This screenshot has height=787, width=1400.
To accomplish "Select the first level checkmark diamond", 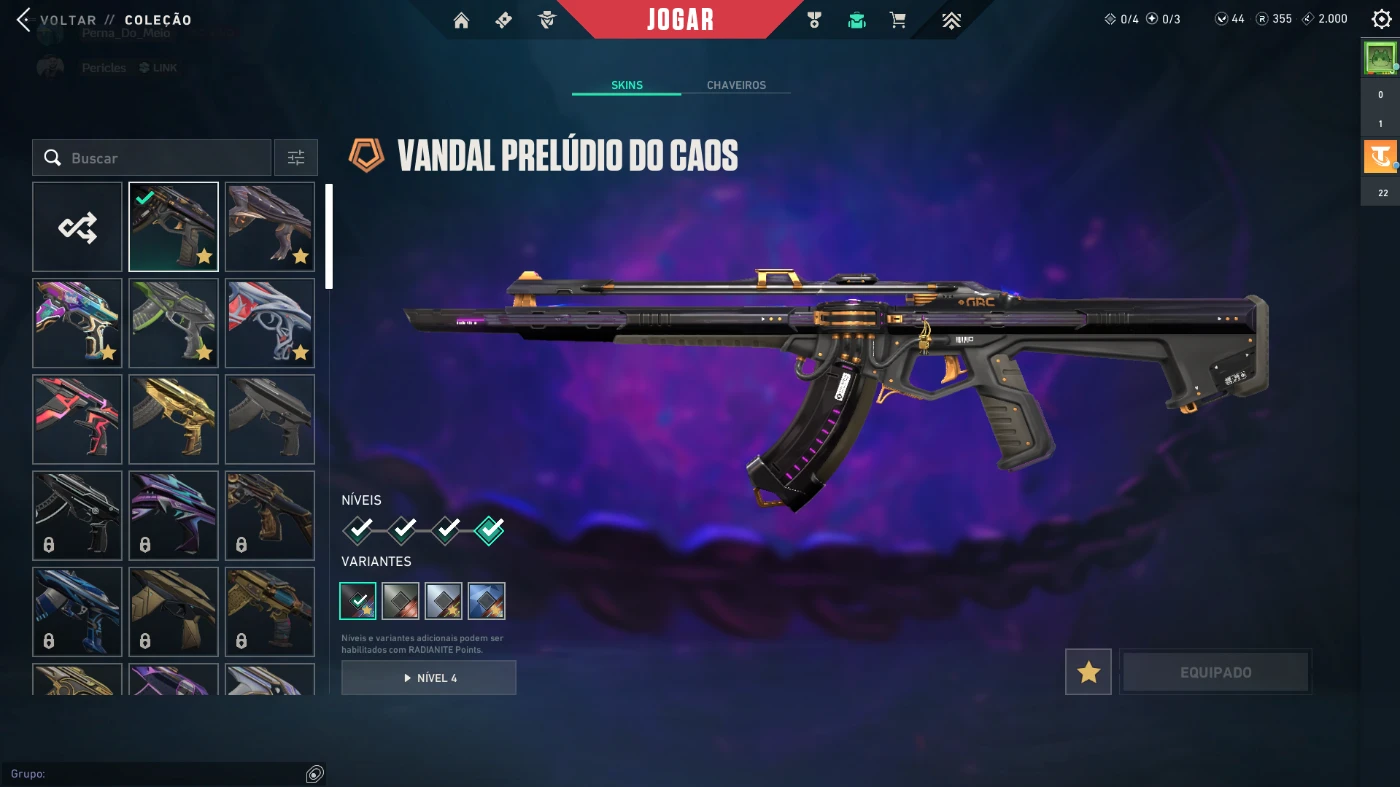I will coord(359,529).
